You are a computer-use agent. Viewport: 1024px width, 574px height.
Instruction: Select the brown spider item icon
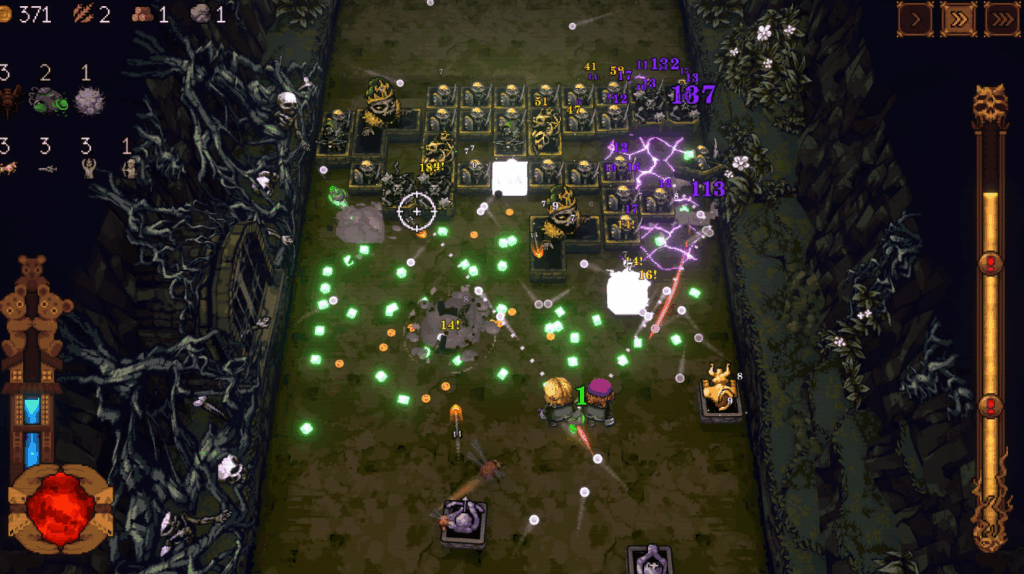10,100
